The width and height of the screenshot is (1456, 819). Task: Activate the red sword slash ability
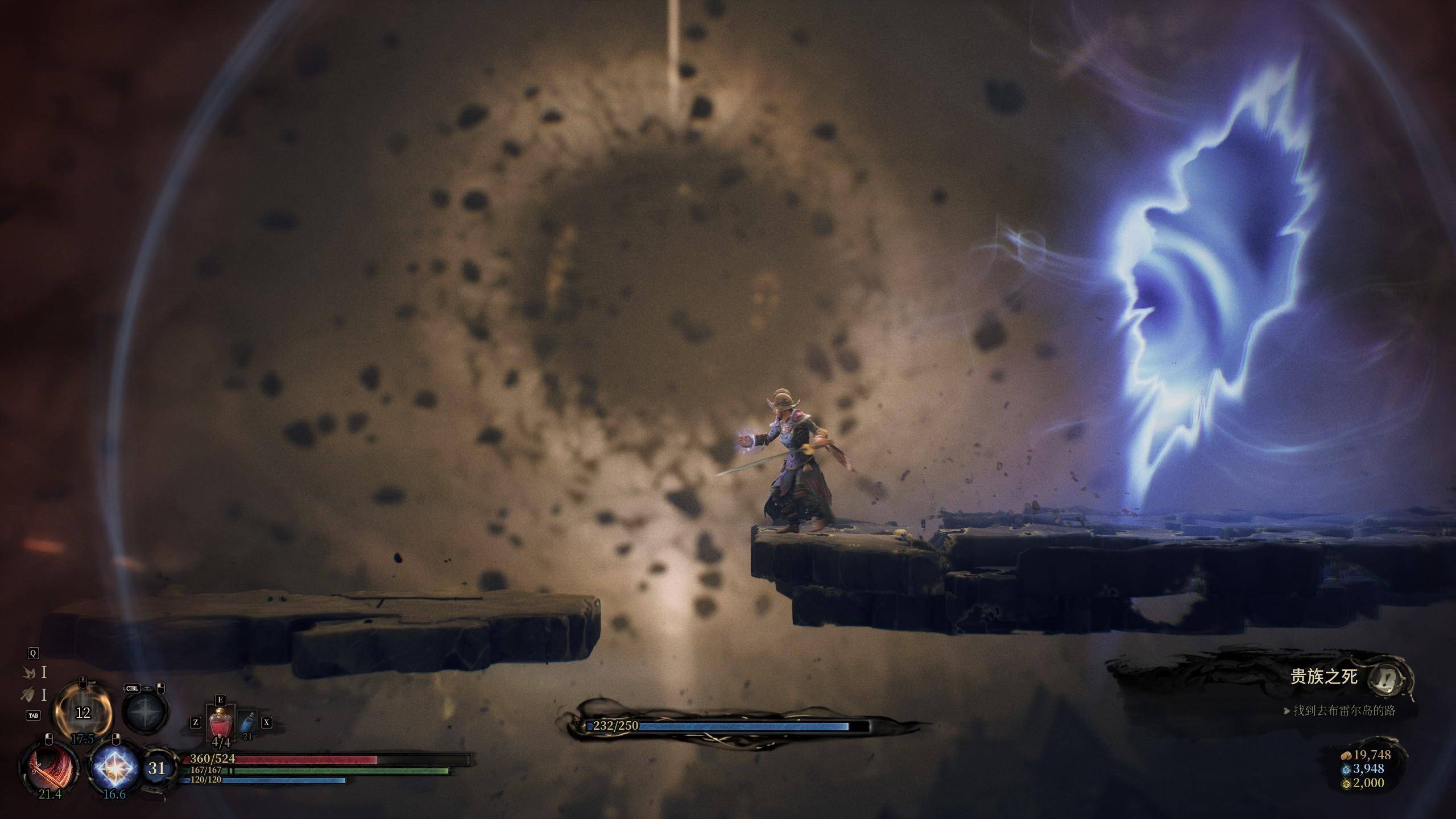[49, 766]
